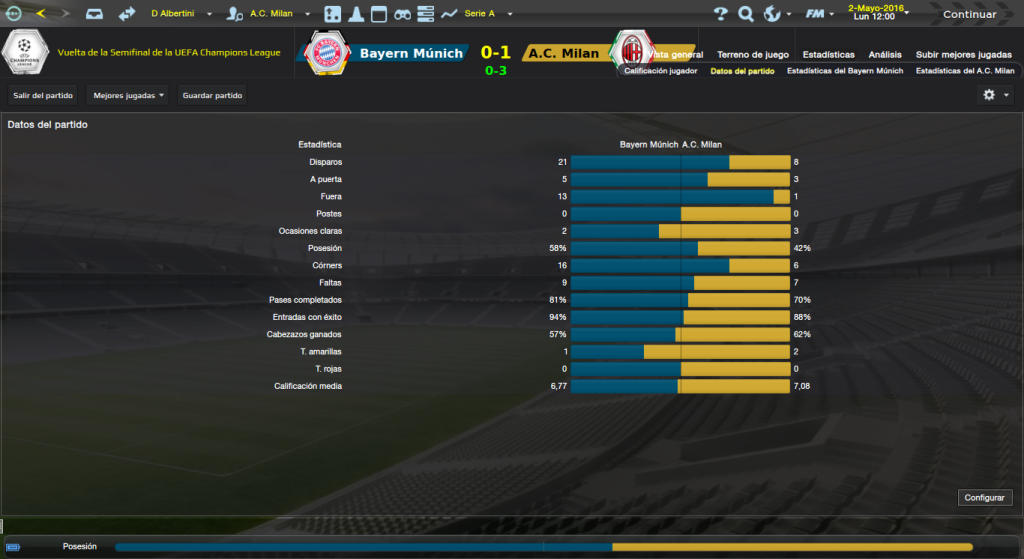The width and height of the screenshot is (1024, 559).
Task: Switch to the Terreno de juego tab
Action: (752, 54)
